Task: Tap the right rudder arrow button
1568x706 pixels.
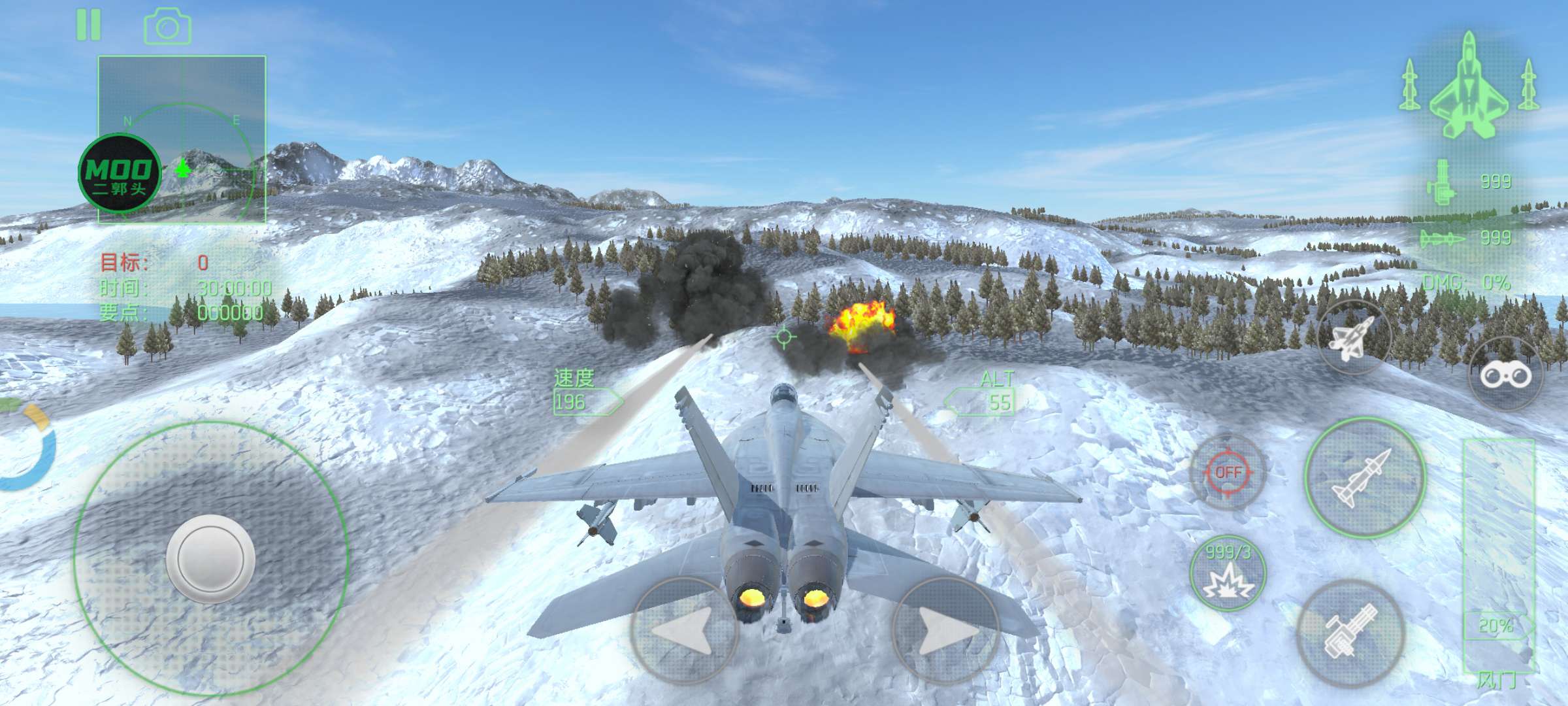Action: point(945,630)
